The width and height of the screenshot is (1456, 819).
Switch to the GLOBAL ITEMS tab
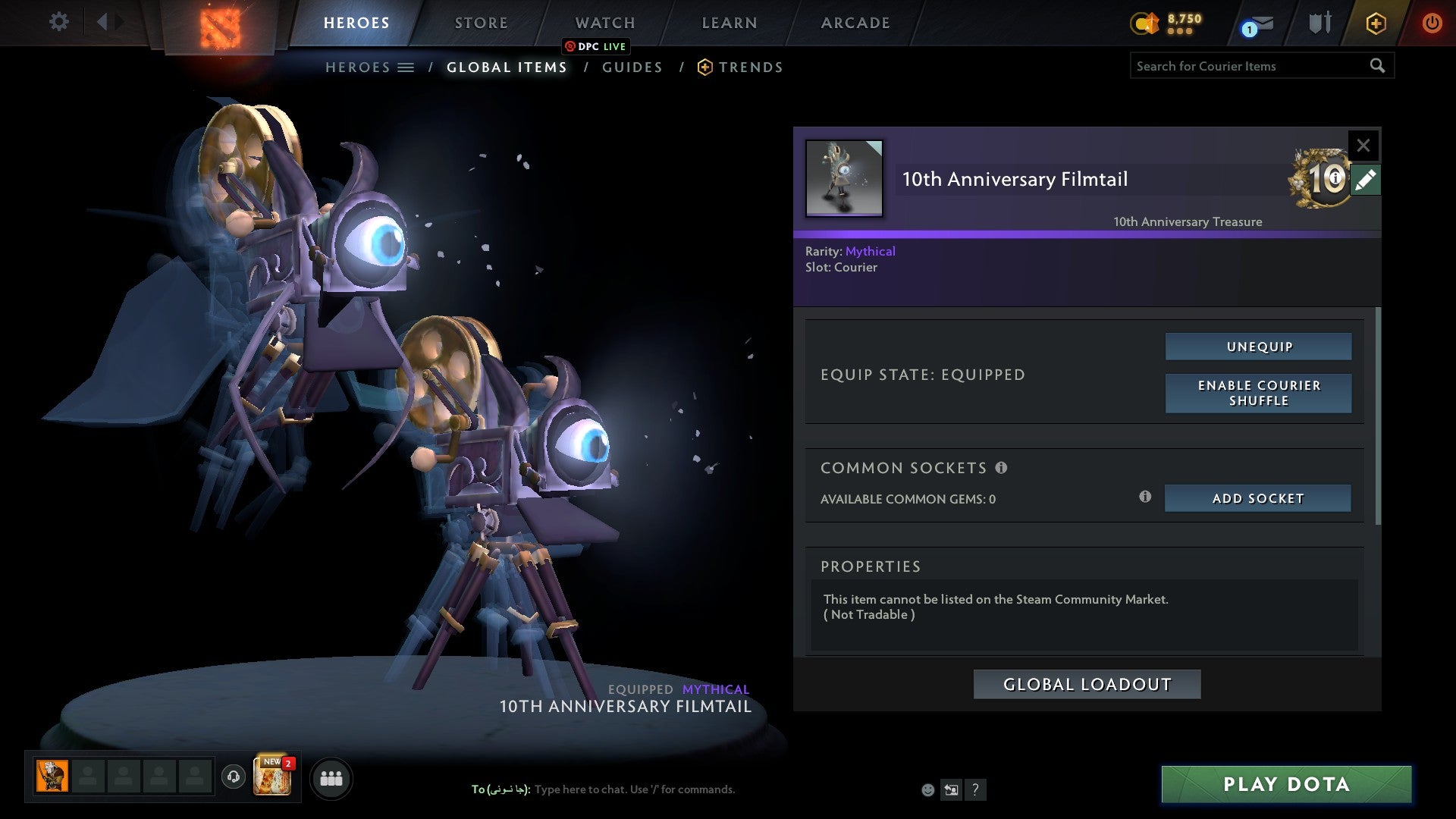[506, 67]
